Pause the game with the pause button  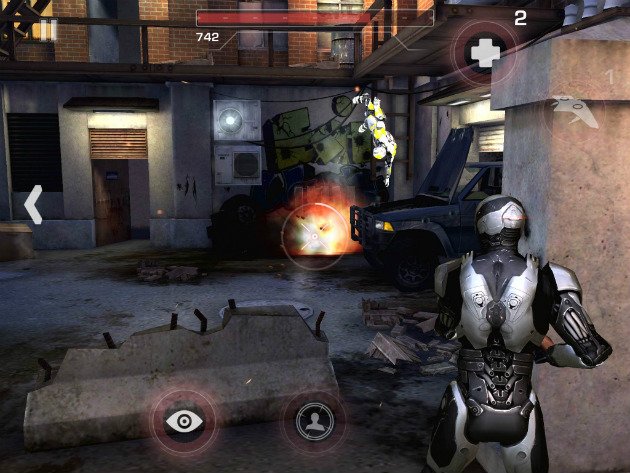(x=46, y=28)
